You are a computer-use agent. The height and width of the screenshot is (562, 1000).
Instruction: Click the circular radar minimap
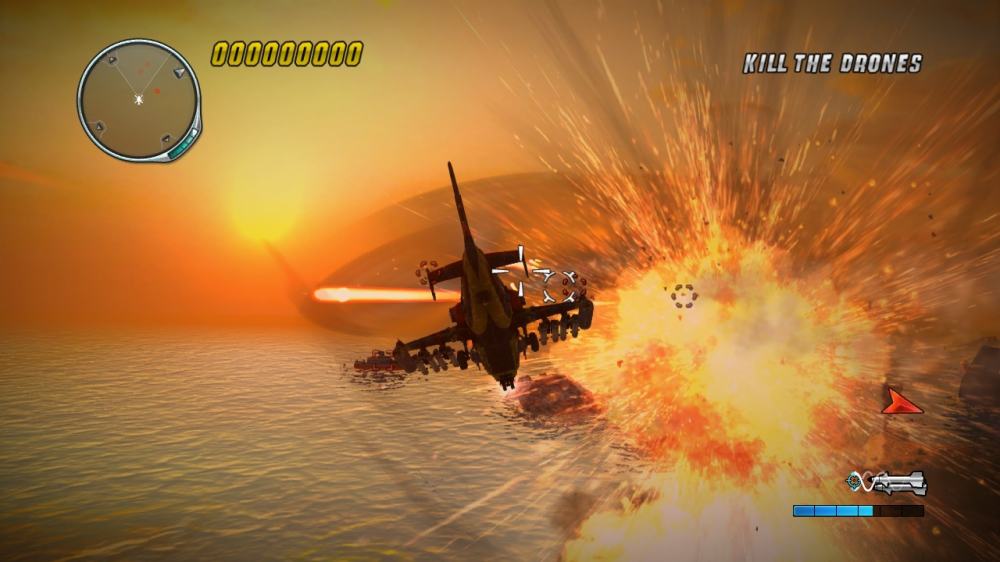pos(138,99)
